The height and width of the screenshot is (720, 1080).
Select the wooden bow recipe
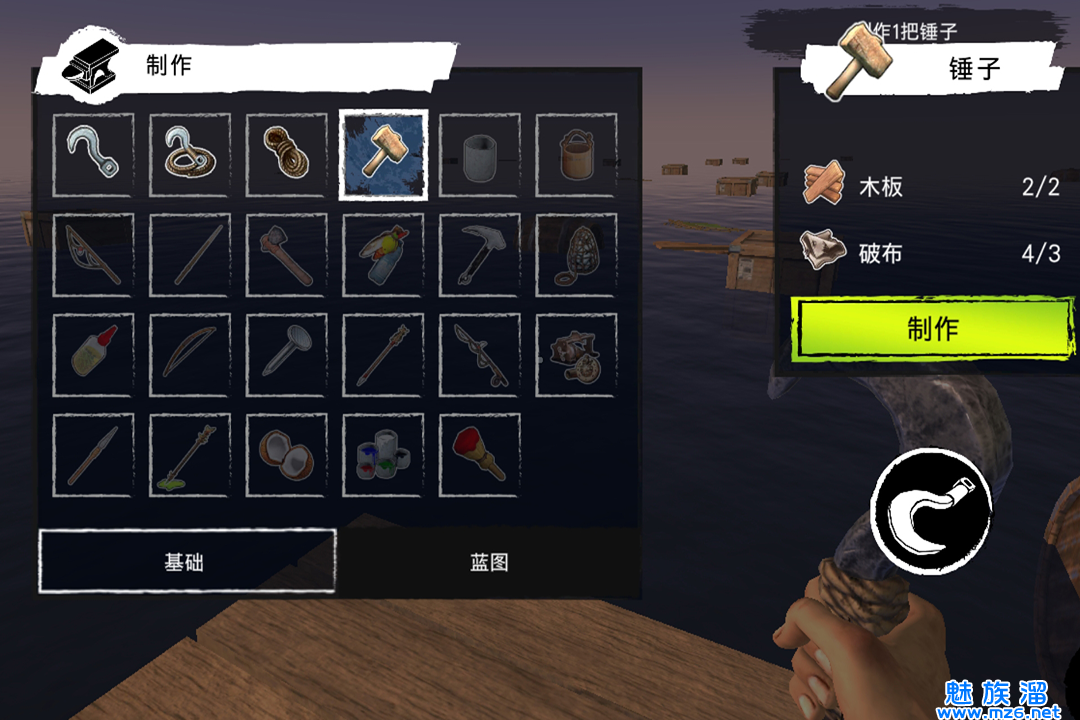click(x=190, y=355)
